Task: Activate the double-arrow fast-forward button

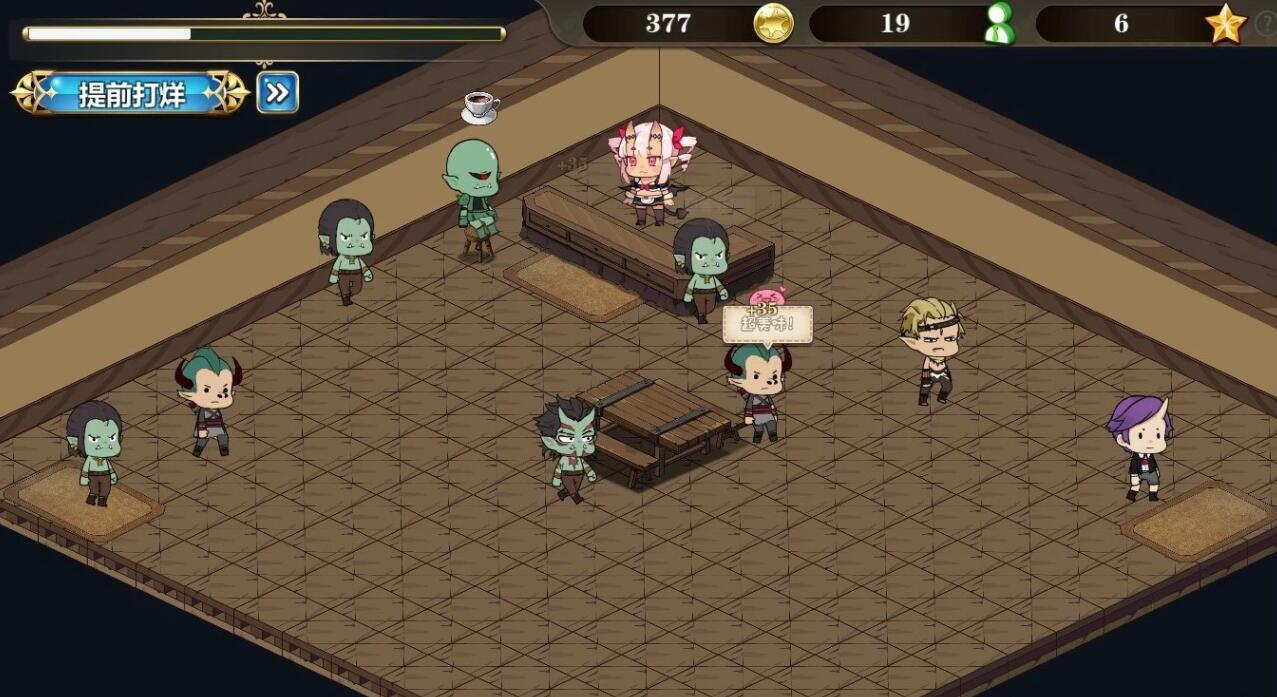Action: click(277, 93)
